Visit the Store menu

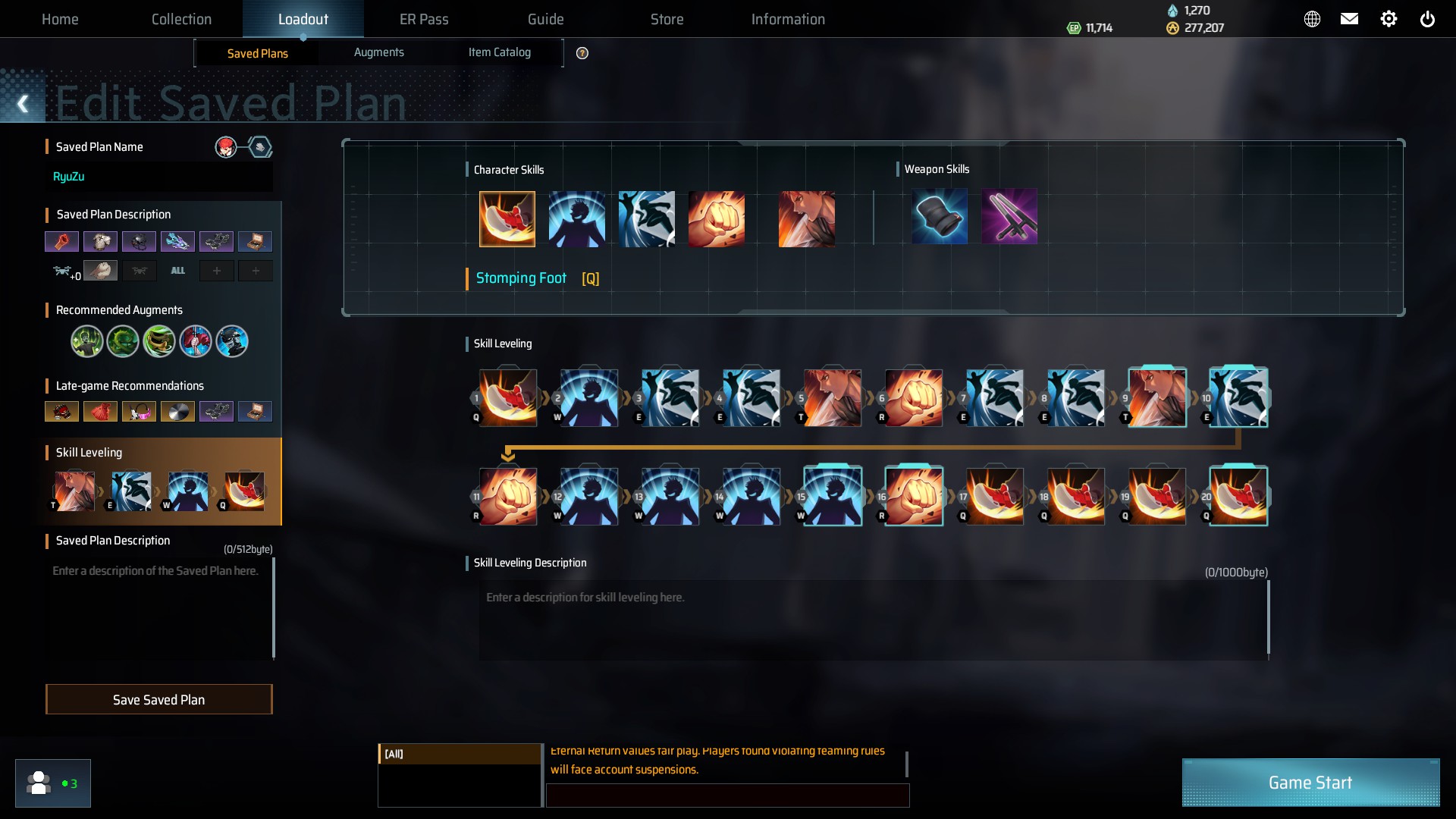[667, 19]
